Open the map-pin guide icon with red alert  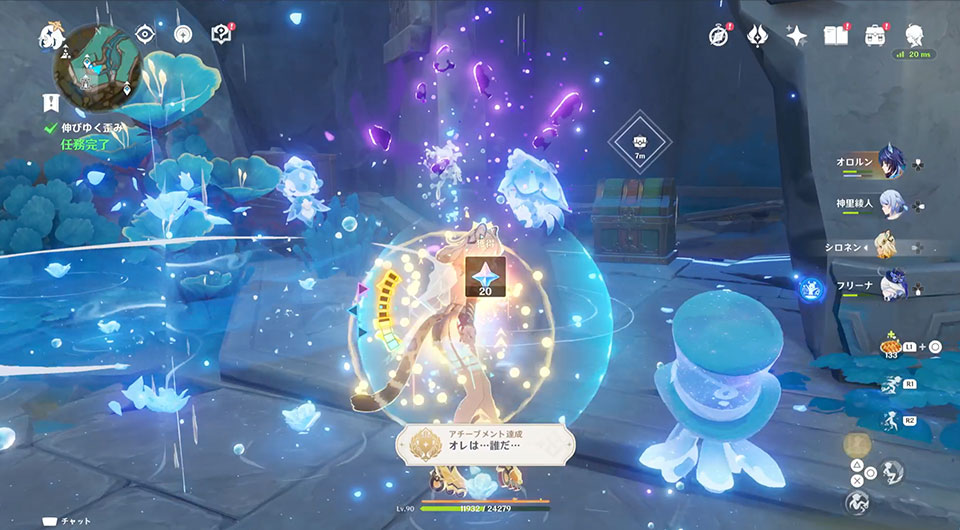click(x=222, y=34)
